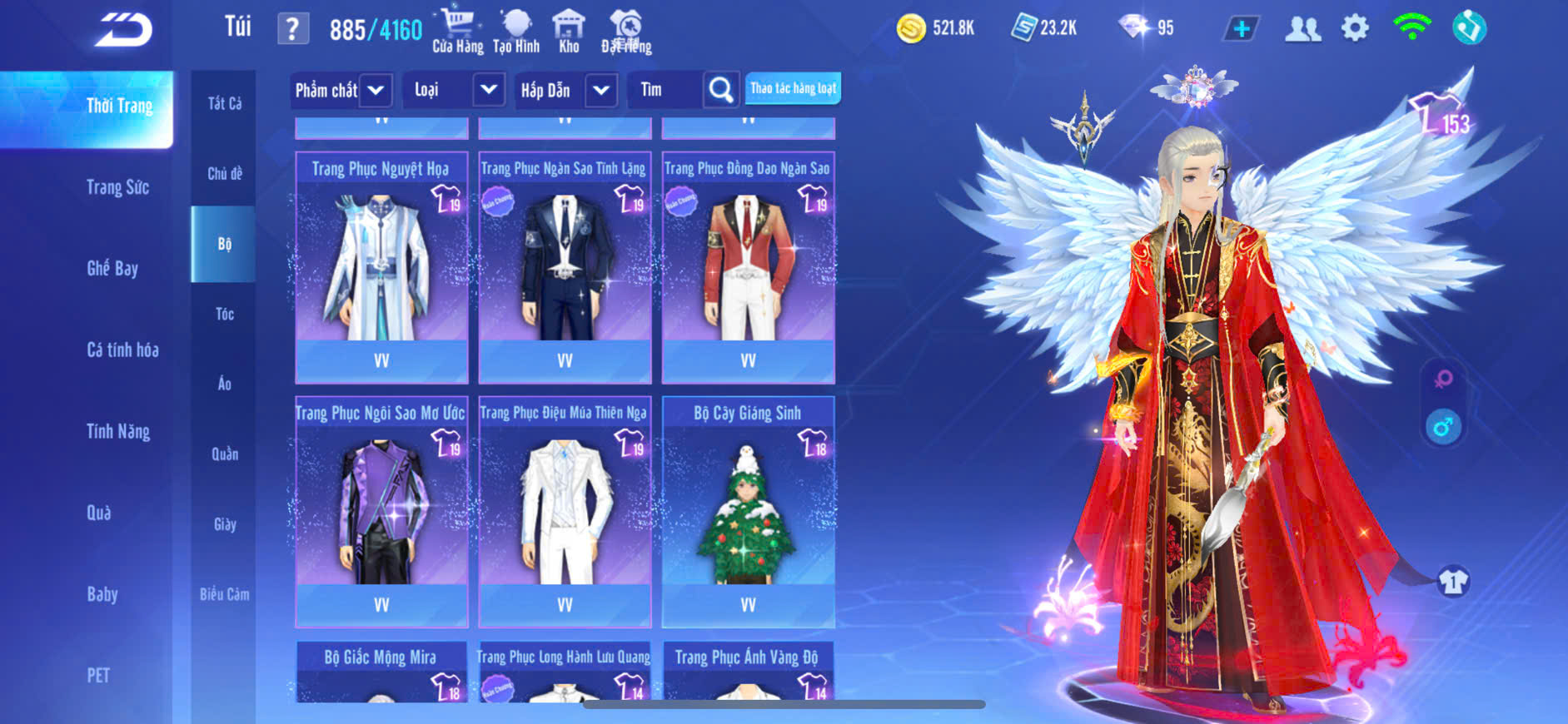Activate Thao tác hàng loạt batch button
The height and width of the screenshot is (724, 1568).
pyautogui.click(x=793, y=88)
